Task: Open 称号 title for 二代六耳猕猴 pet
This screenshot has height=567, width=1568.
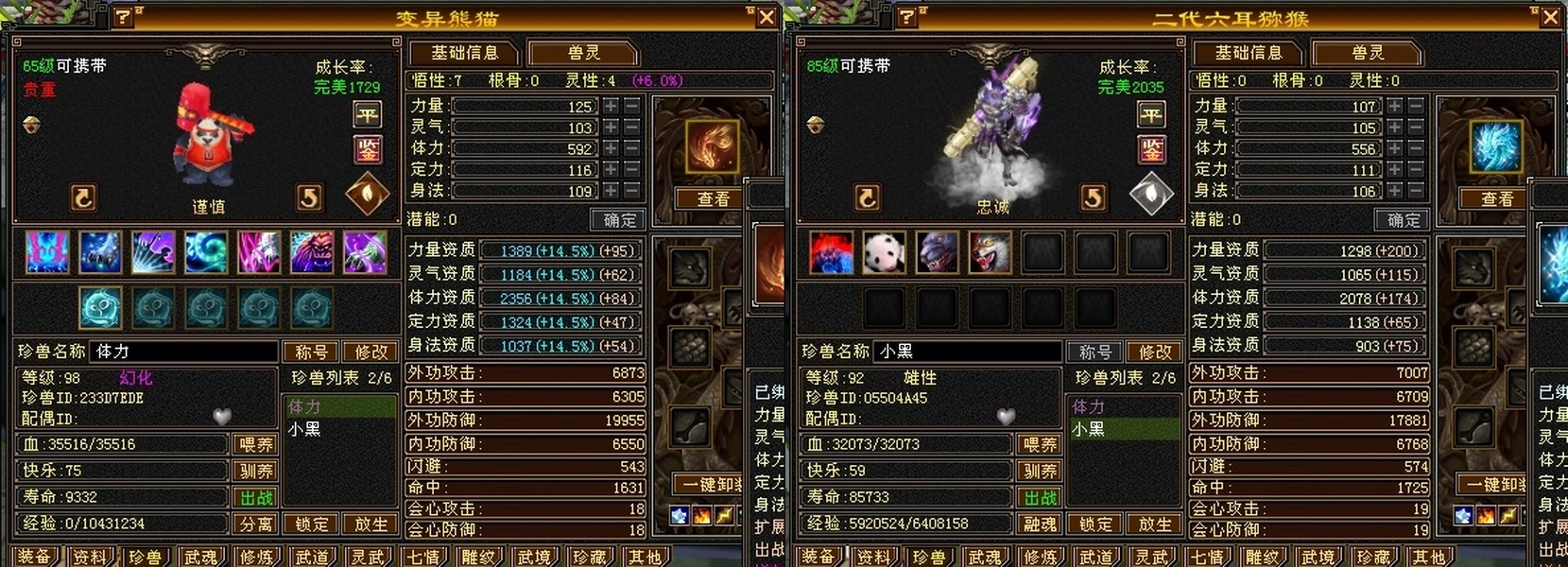Action: click(x=1094, y=352)
